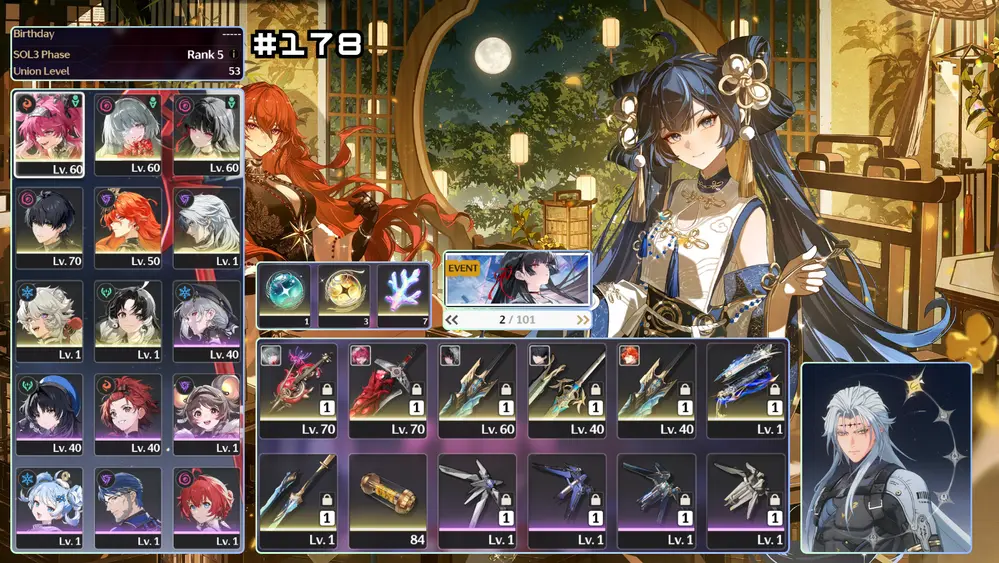
Task: Select the golden star orb item
Action: point(345,293)
